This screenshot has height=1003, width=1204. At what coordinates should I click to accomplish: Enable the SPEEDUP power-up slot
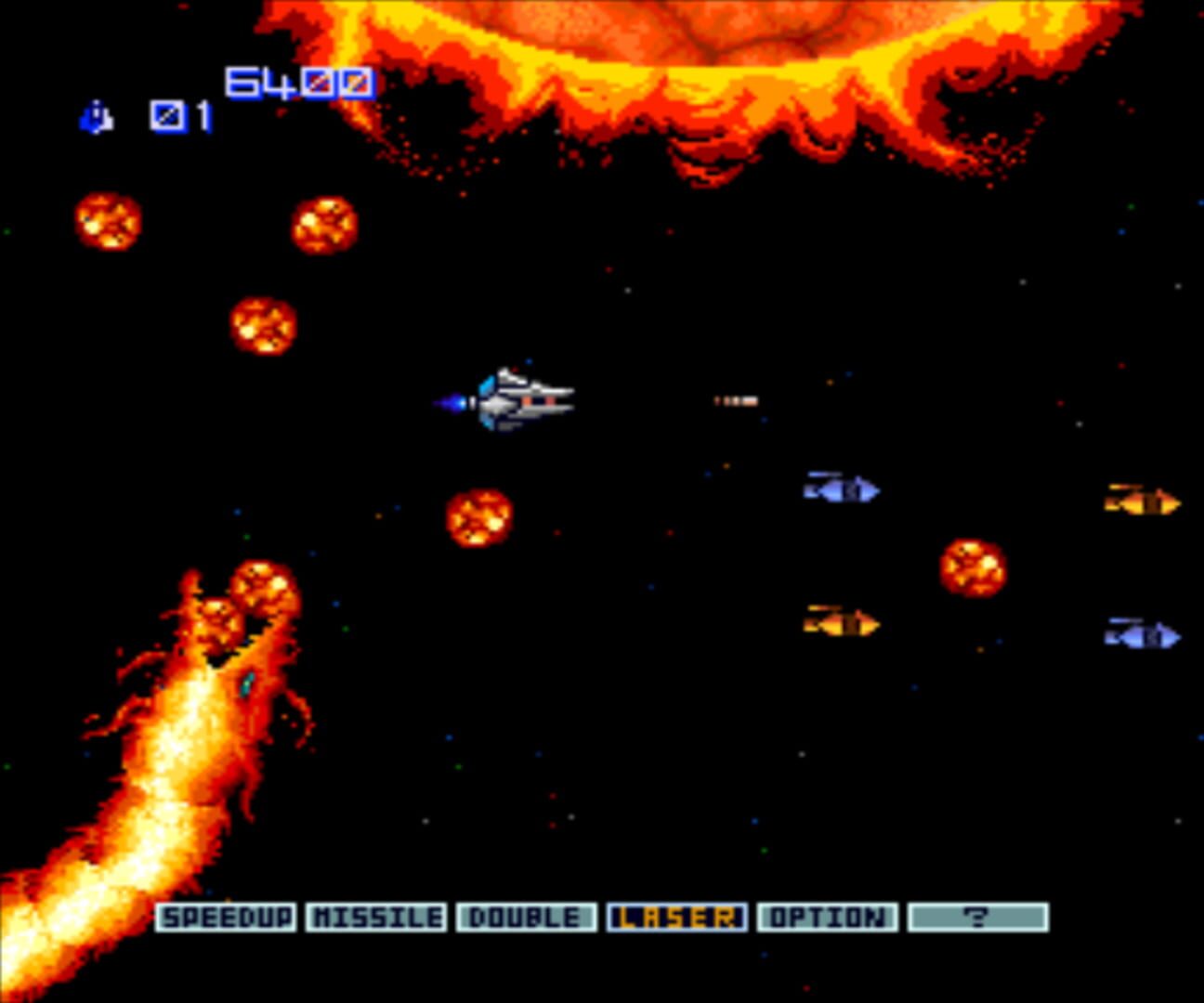pos(227,916)
